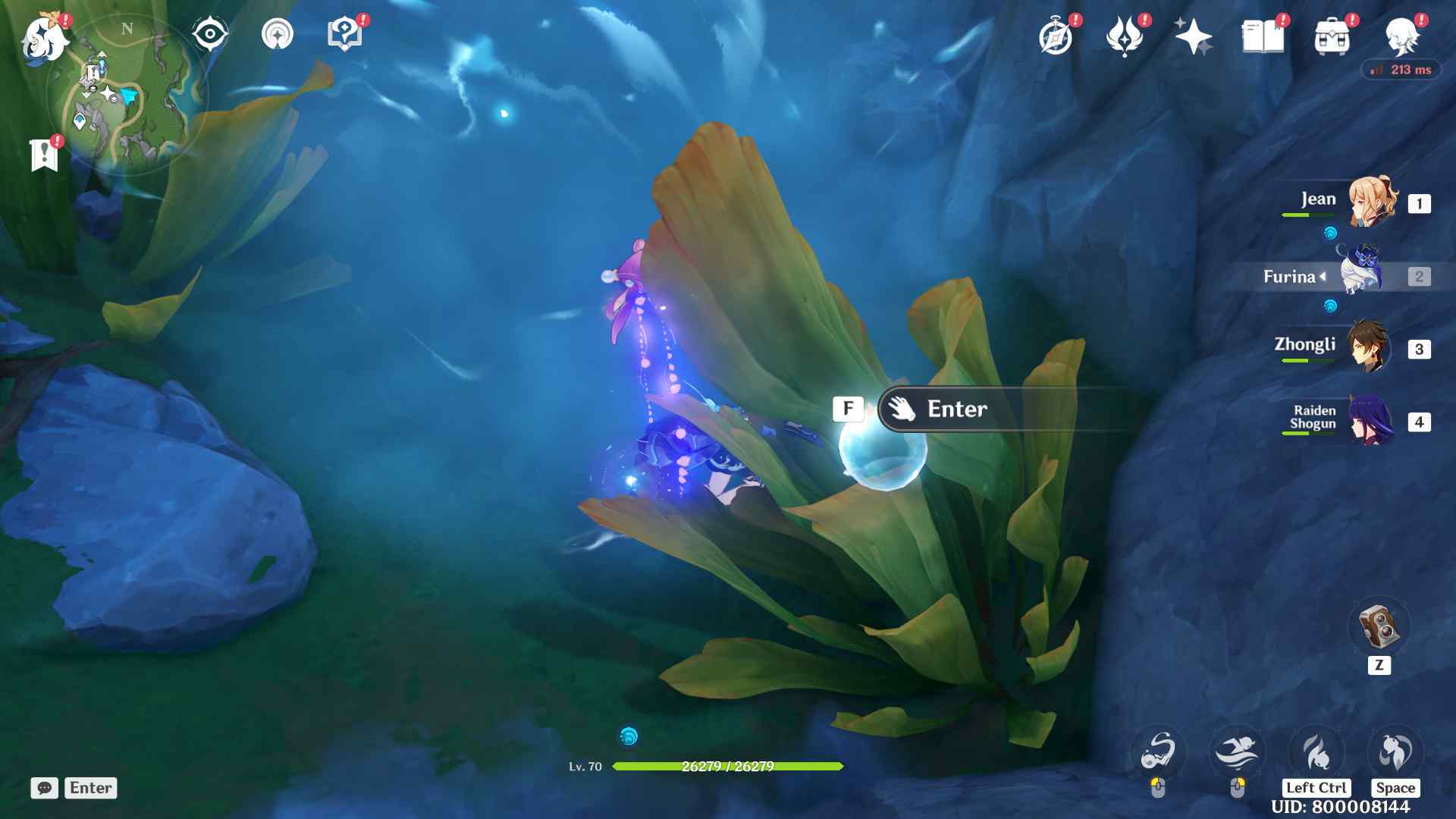Viewport: 1456px width, 819px height.
Task: Open the character profile icon
Action: pyautogui.click(x=1401, y=36)
